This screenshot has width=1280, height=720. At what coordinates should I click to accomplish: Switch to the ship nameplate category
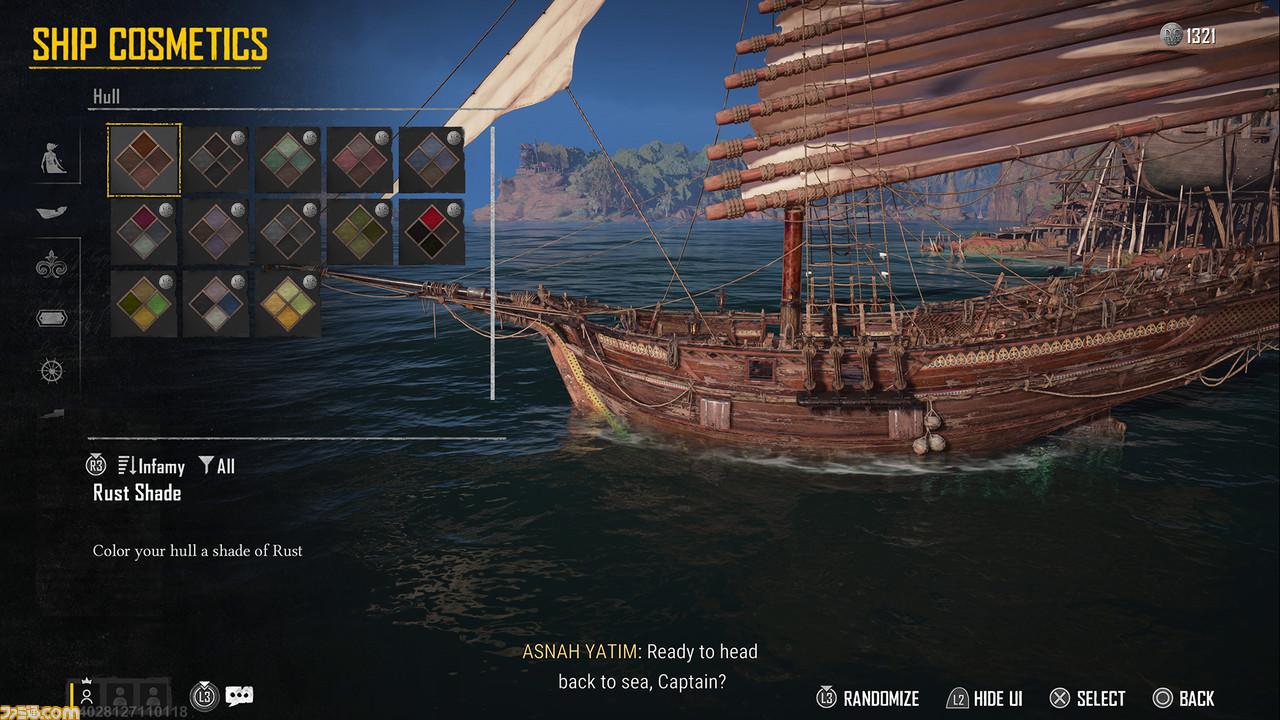(52, 318)
